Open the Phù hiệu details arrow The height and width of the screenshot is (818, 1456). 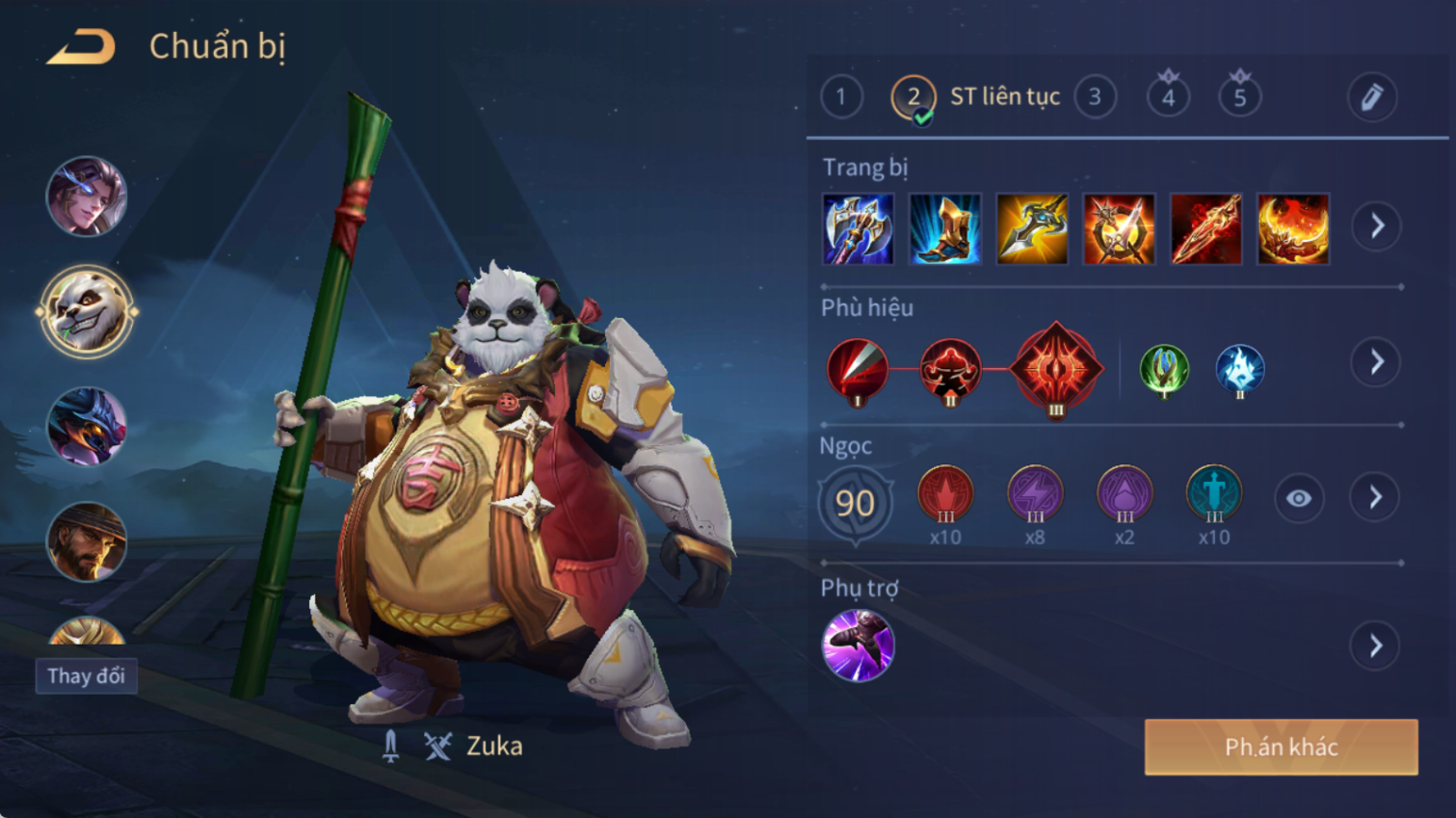coord(1376,362)
